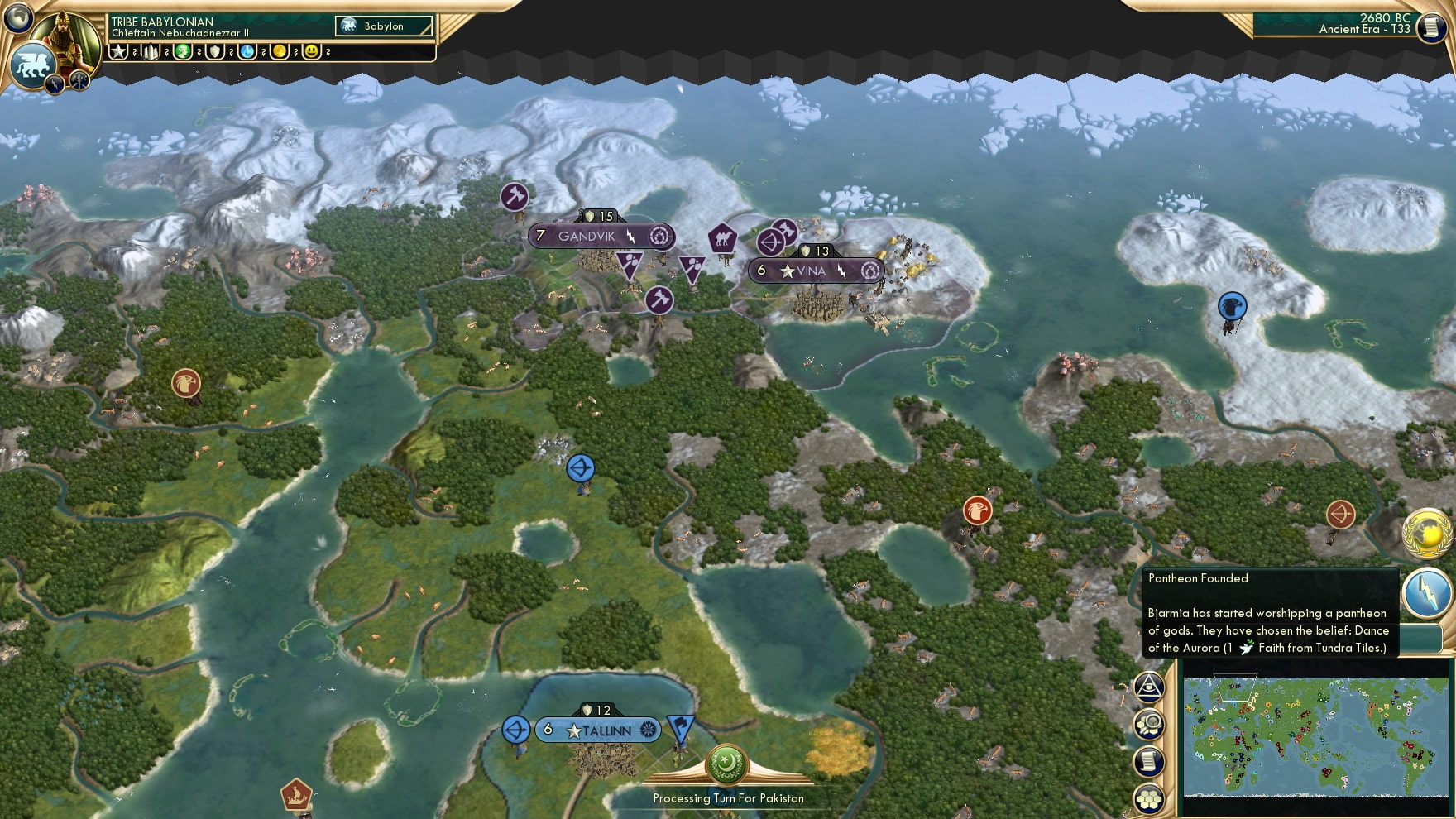Open the Espionage eye icon

point(1149,687)
